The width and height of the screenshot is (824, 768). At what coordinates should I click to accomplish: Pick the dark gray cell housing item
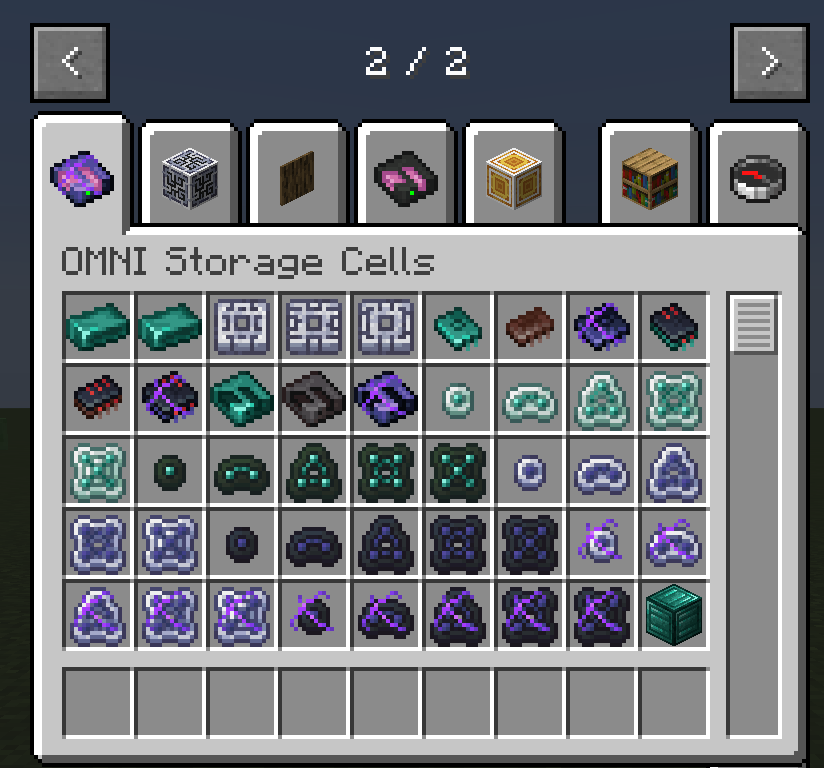point(314,398)
